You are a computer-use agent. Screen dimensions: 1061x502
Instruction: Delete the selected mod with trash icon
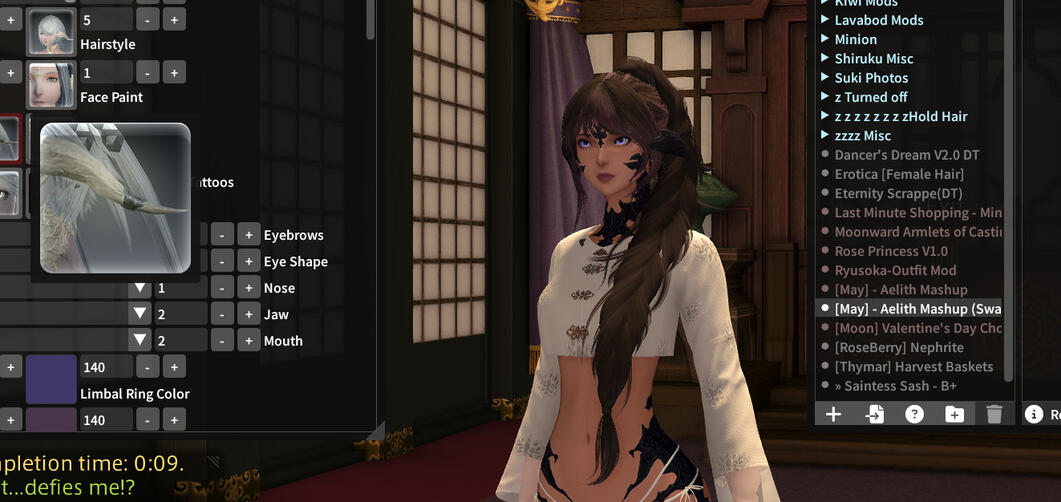pos(993,414)
